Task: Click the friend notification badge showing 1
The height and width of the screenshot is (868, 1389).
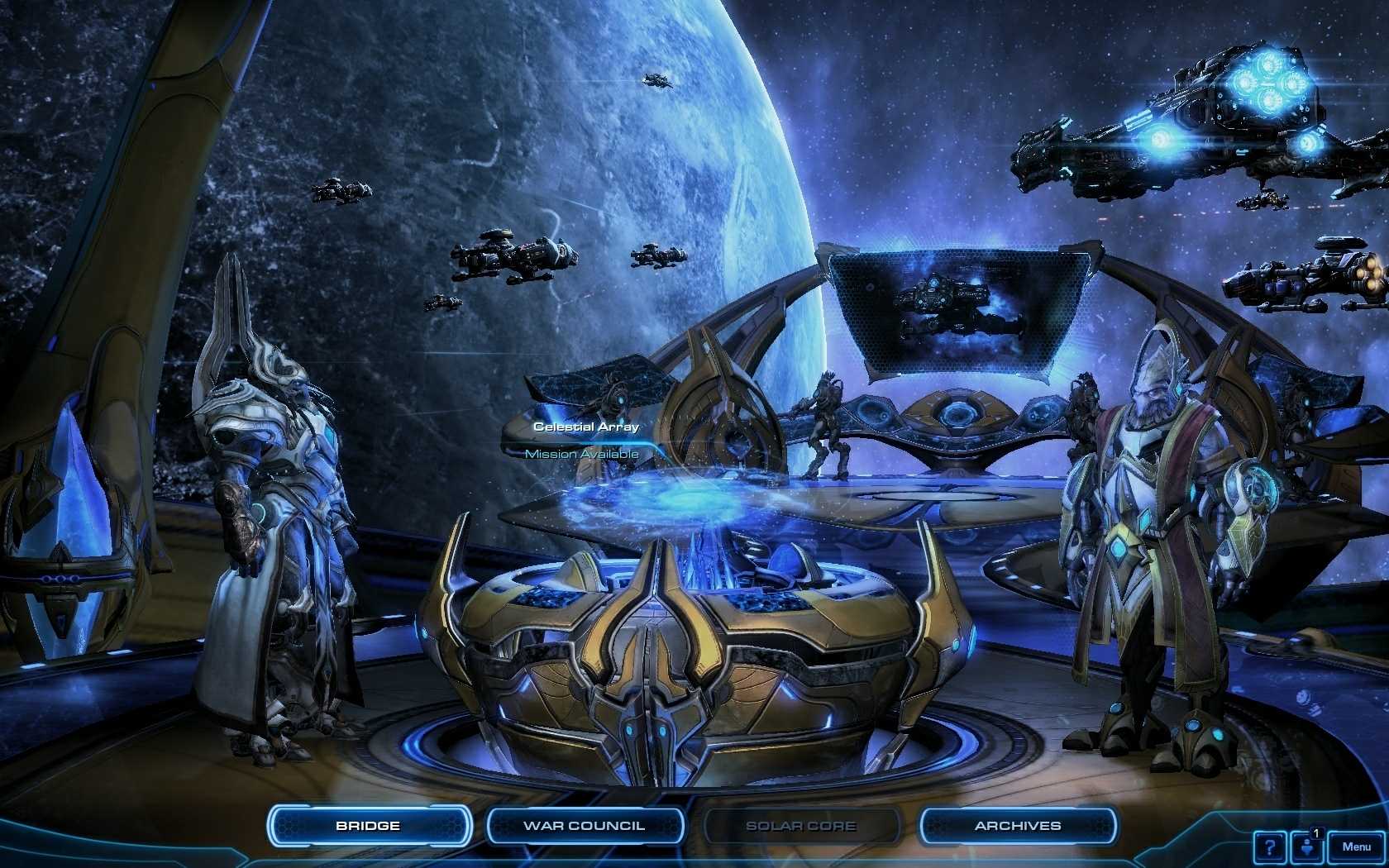Action: tap(1318, 833)
